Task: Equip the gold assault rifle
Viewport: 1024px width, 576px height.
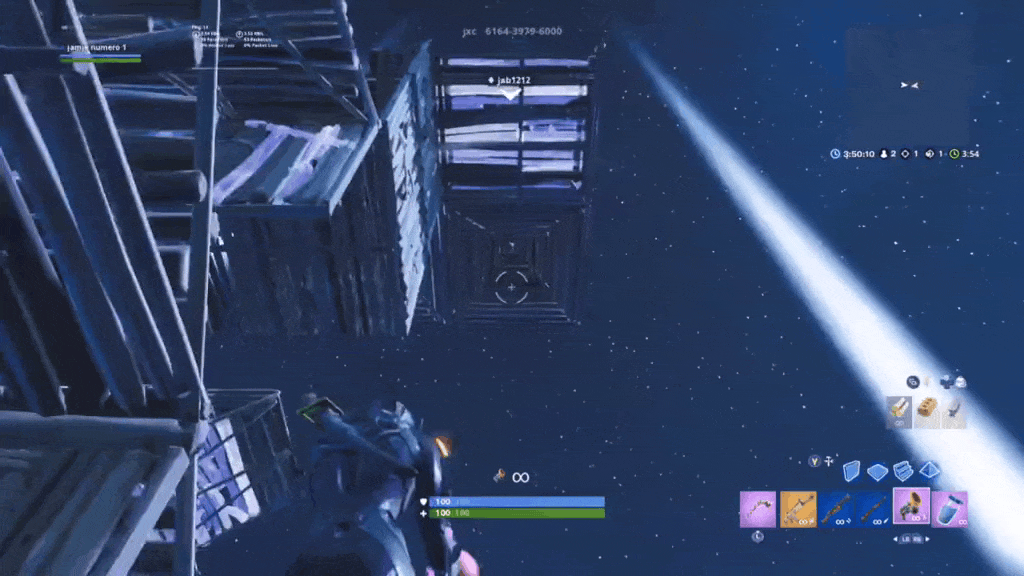Action: (797, 509)
